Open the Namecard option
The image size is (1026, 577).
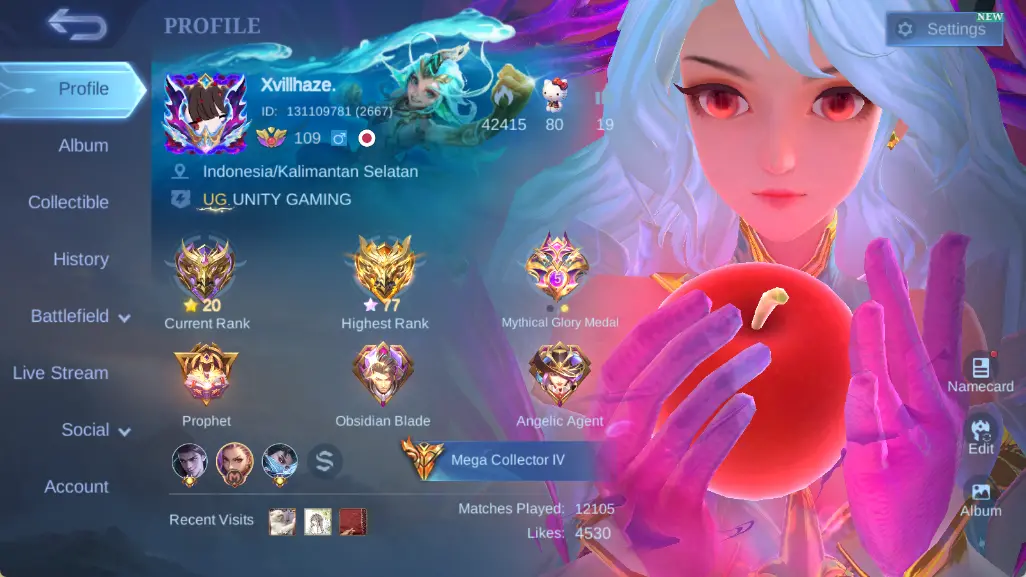tap(980, 372)
